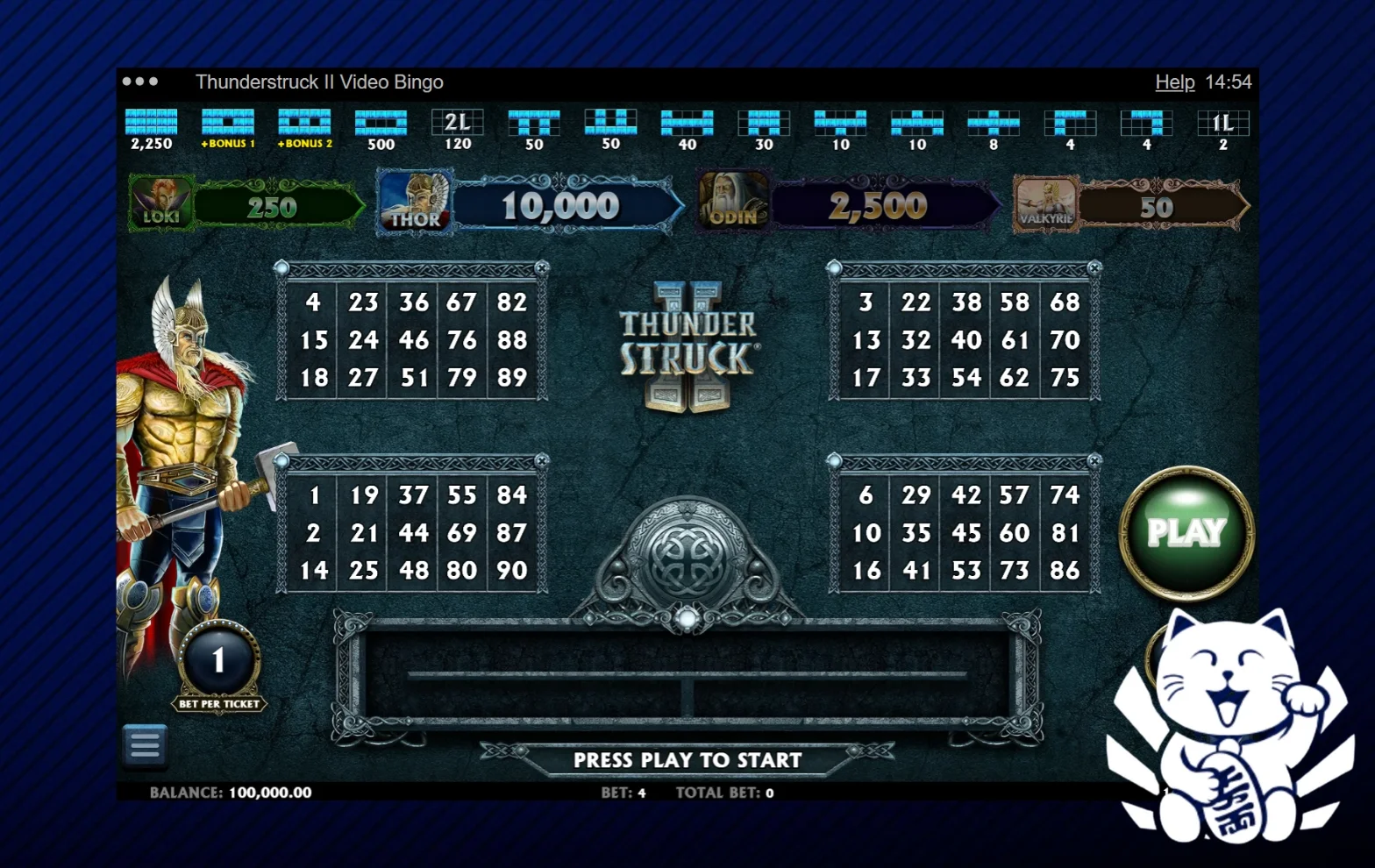
Task: Open the hamburger menu icon
Action: click(x=145, y=745)
